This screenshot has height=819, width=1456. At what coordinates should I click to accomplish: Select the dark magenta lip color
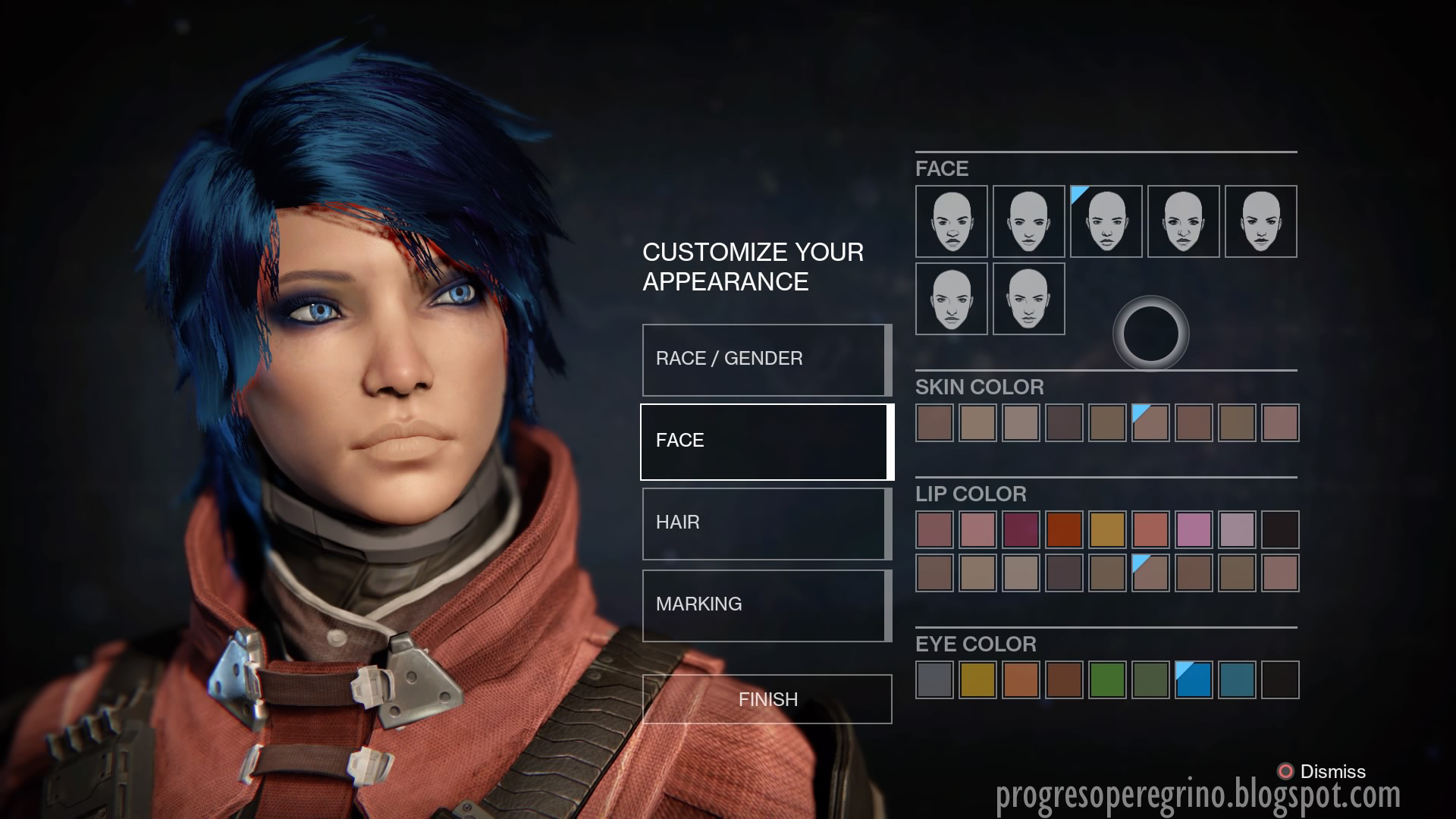coord(1021,529)
